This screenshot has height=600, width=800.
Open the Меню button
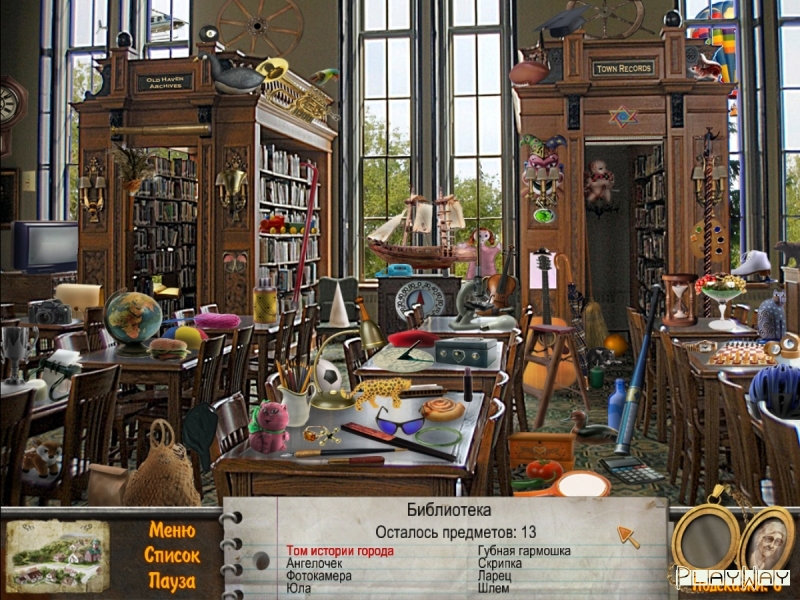[x=171, y=530]
